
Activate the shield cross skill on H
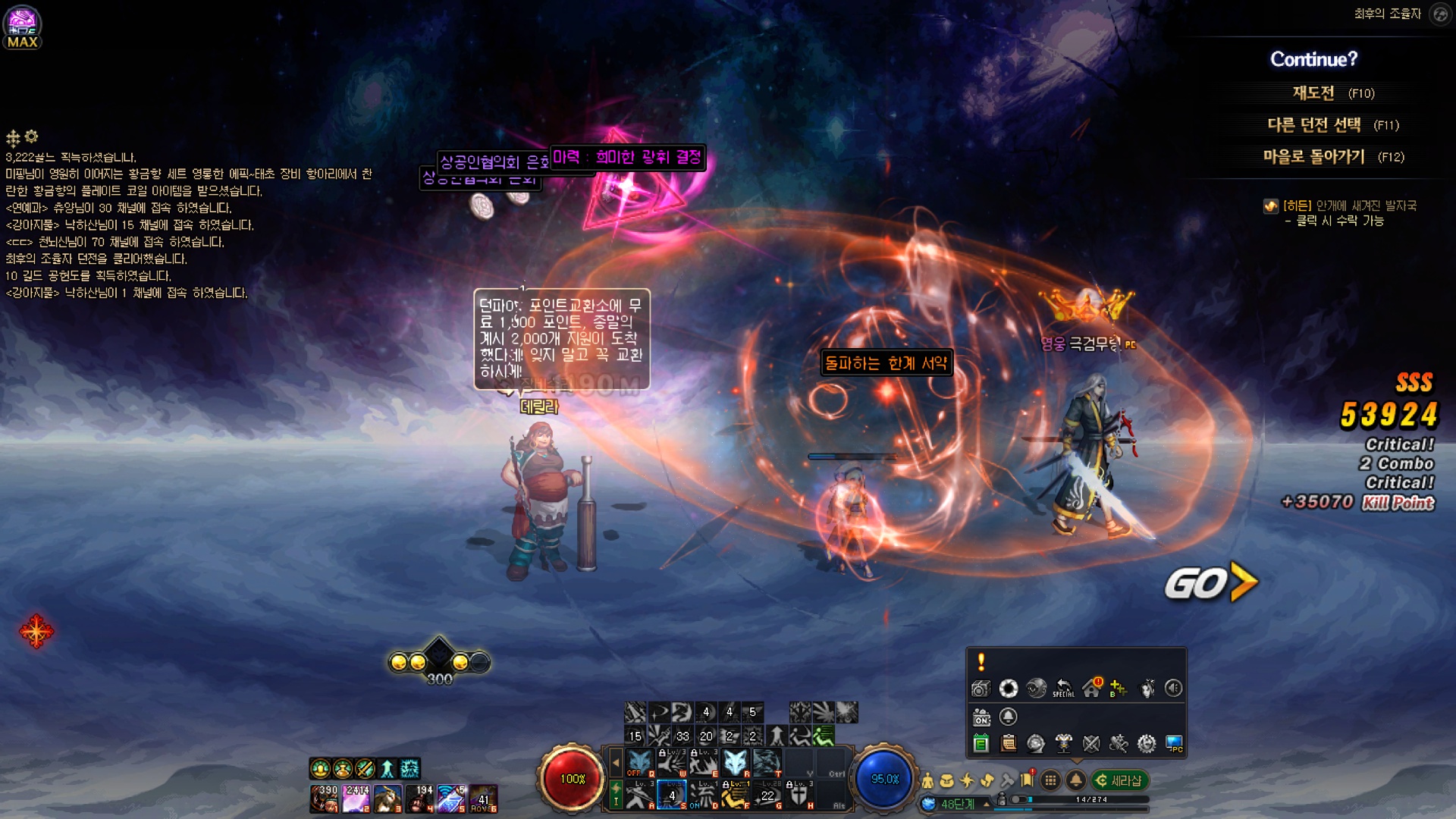pos(799,795)
